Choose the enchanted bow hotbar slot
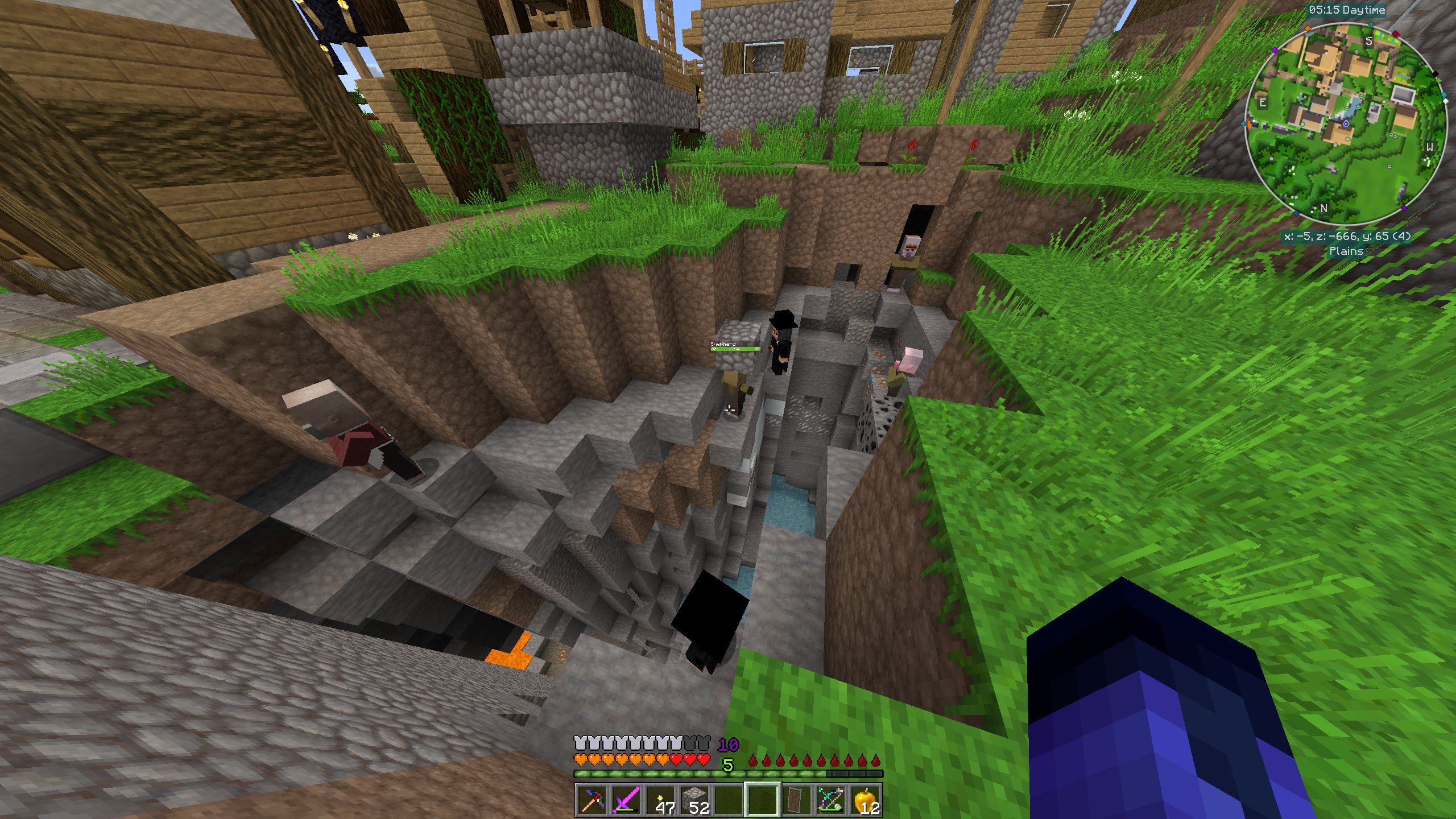This screenshot has width=1456, height=819. coord(830,800)
